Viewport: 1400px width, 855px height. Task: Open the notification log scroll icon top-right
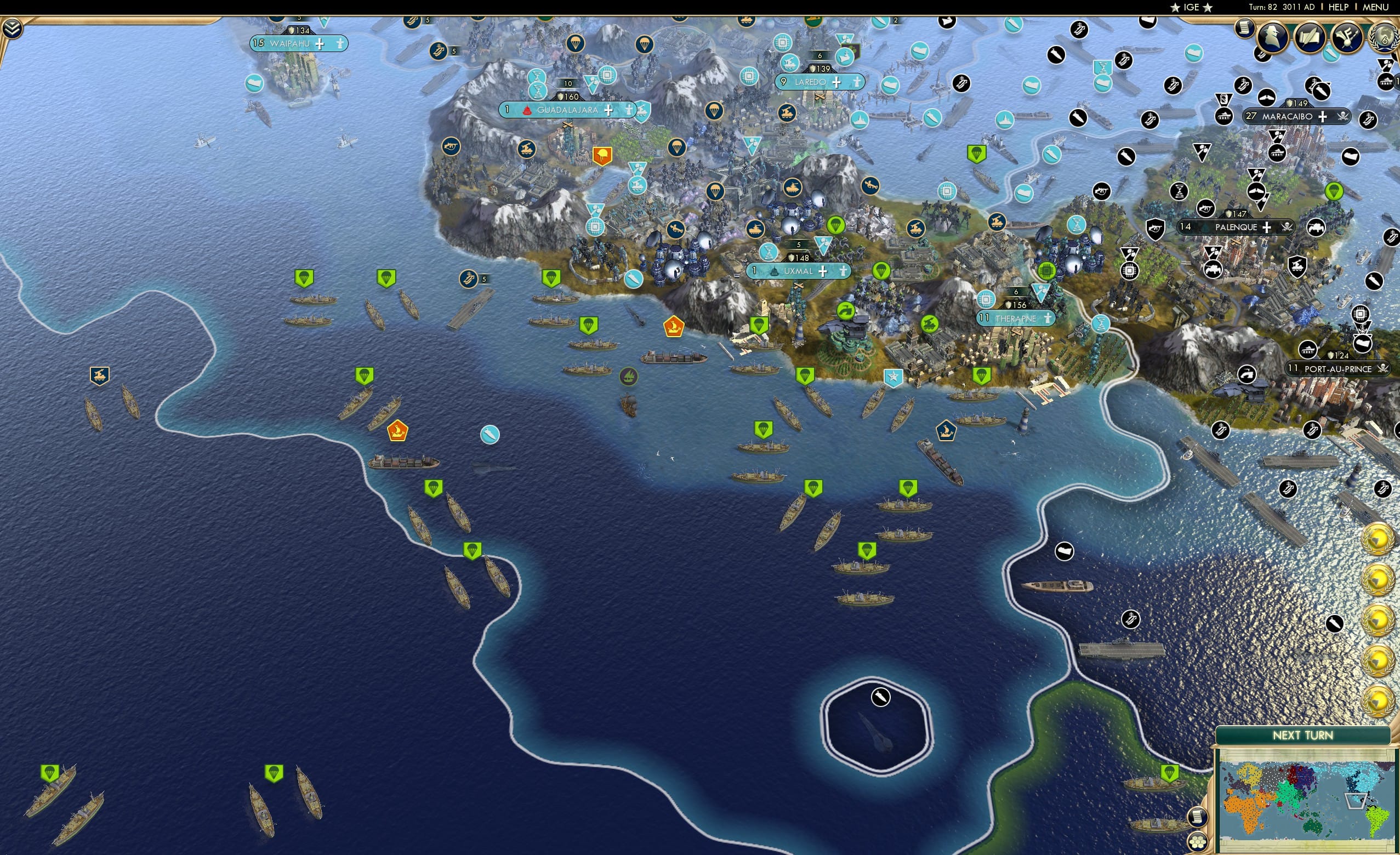tap(1244, 30)
